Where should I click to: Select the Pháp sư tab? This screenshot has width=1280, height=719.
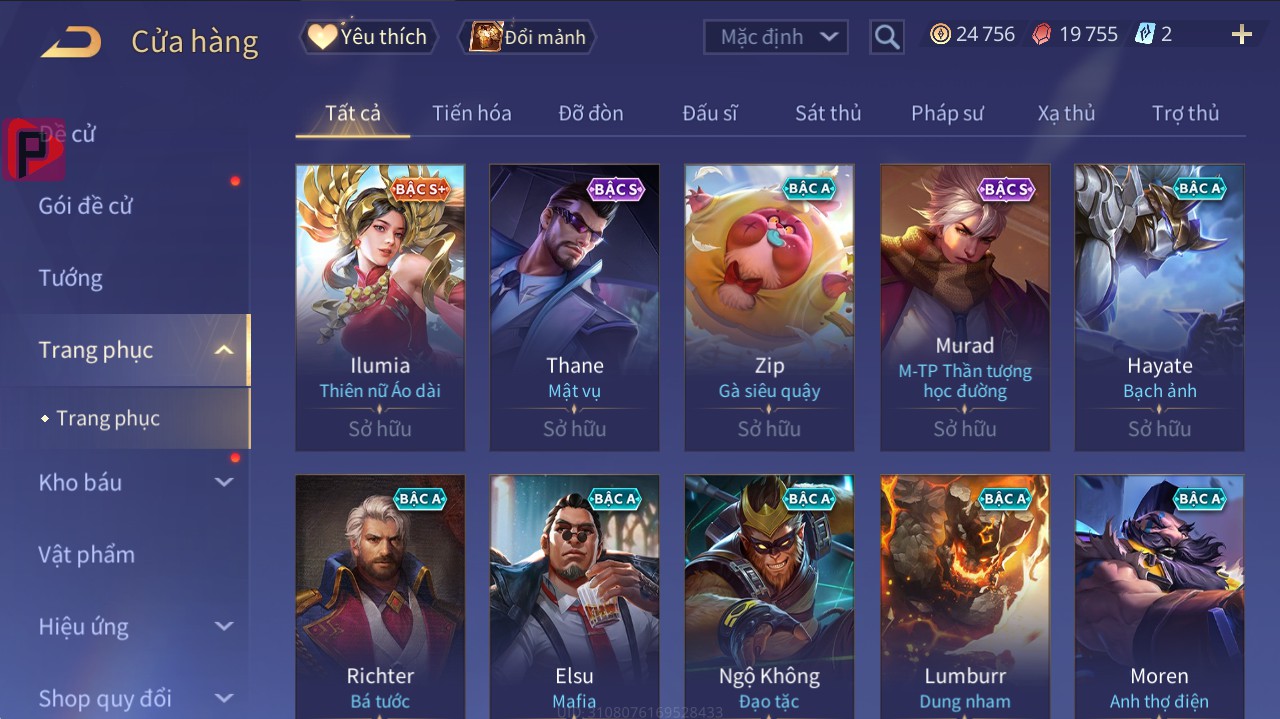[x=947, y=113]
